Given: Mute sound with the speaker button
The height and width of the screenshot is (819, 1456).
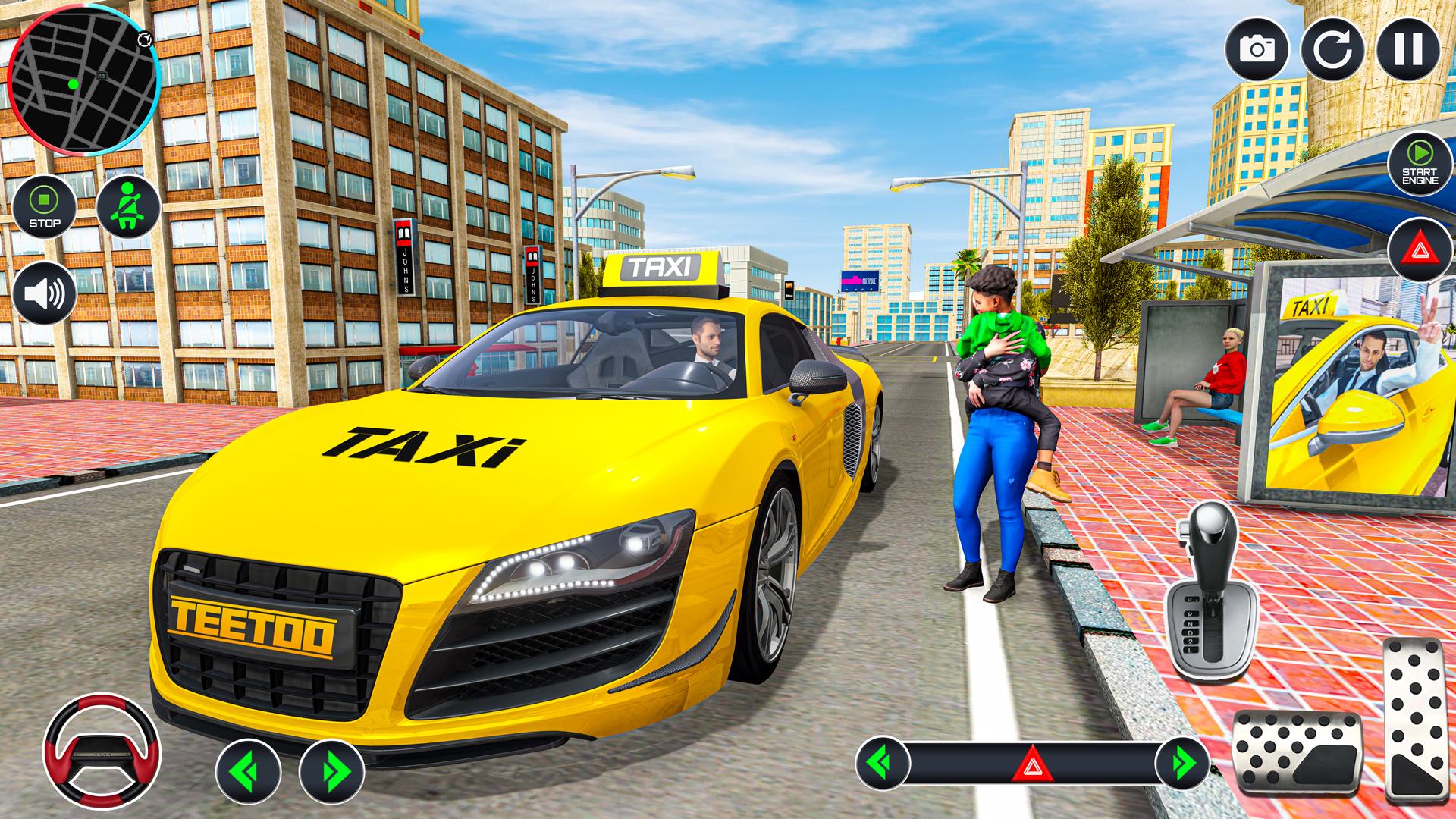Looking at the screenshot, I should [45, 293].
